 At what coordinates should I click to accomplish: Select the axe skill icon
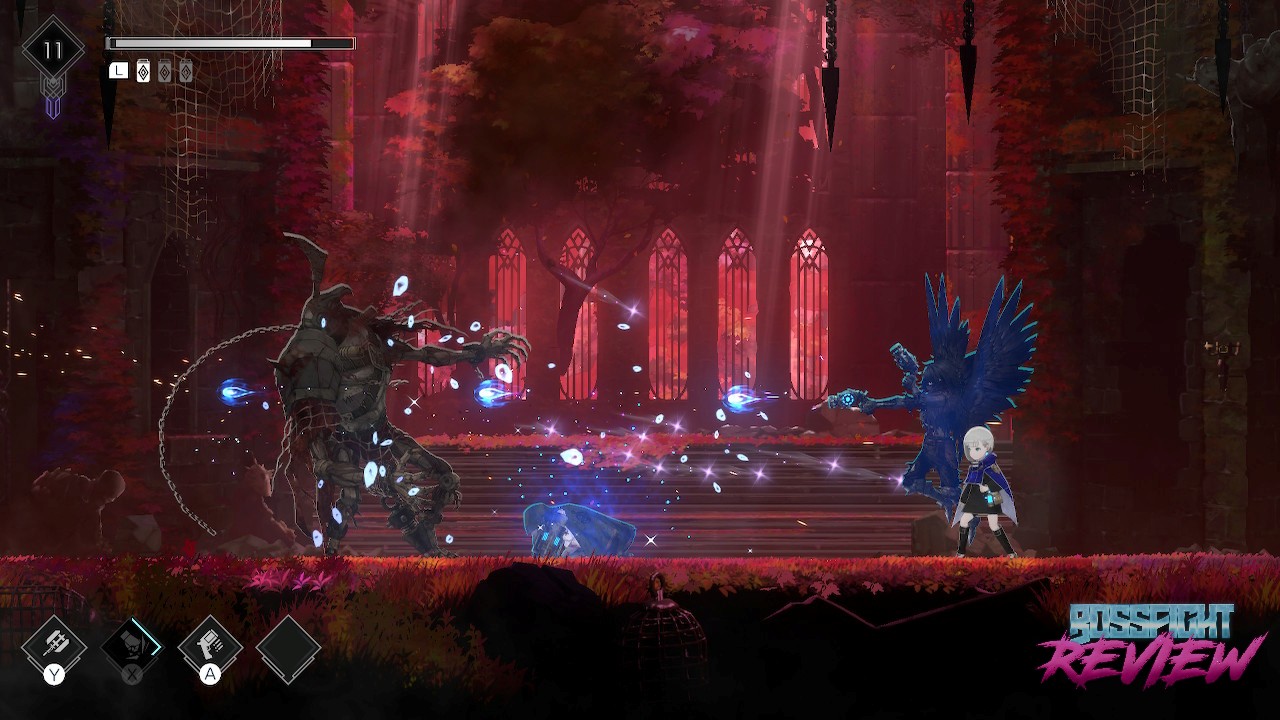[54, 645]
